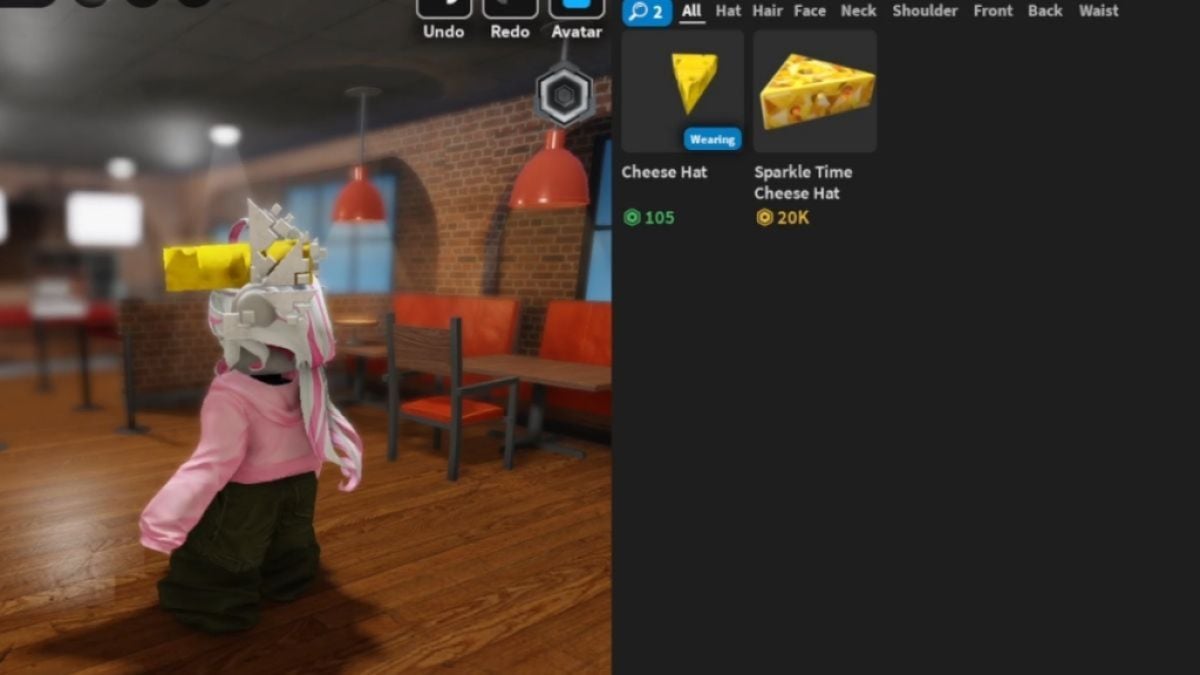This screenshot has width=1200, height=675.
Task: Switch to the All tab
Action: tap(692, 12)
